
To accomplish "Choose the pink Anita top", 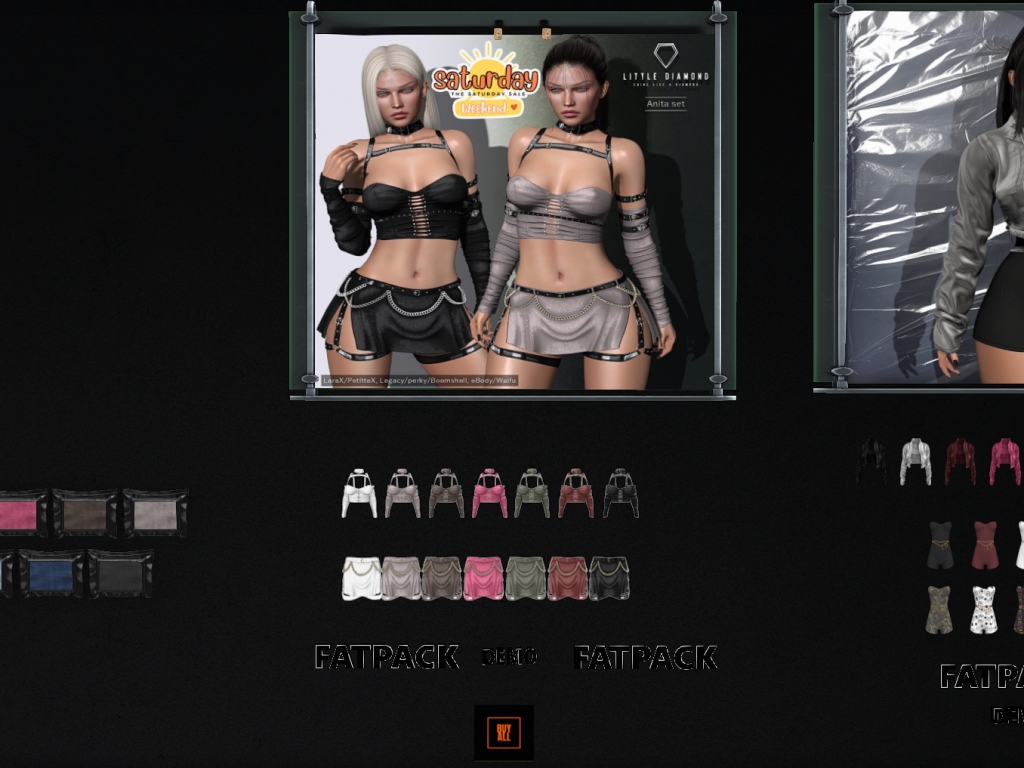I will (x=490, y=493).
